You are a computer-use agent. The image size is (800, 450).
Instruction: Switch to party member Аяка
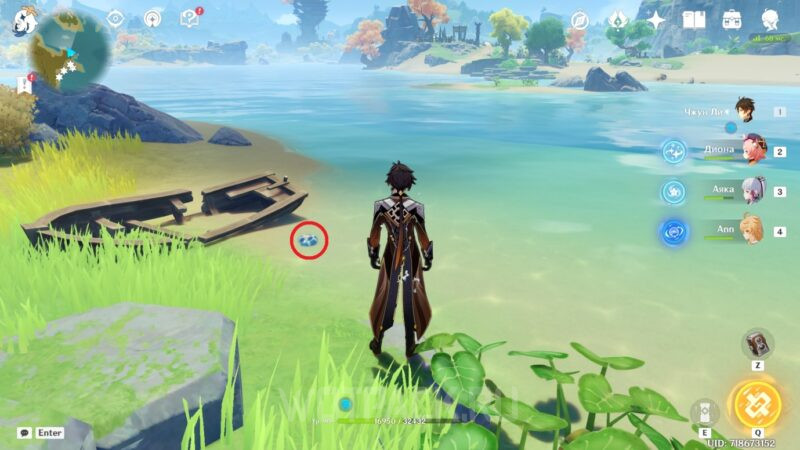[x=750, y=190]
